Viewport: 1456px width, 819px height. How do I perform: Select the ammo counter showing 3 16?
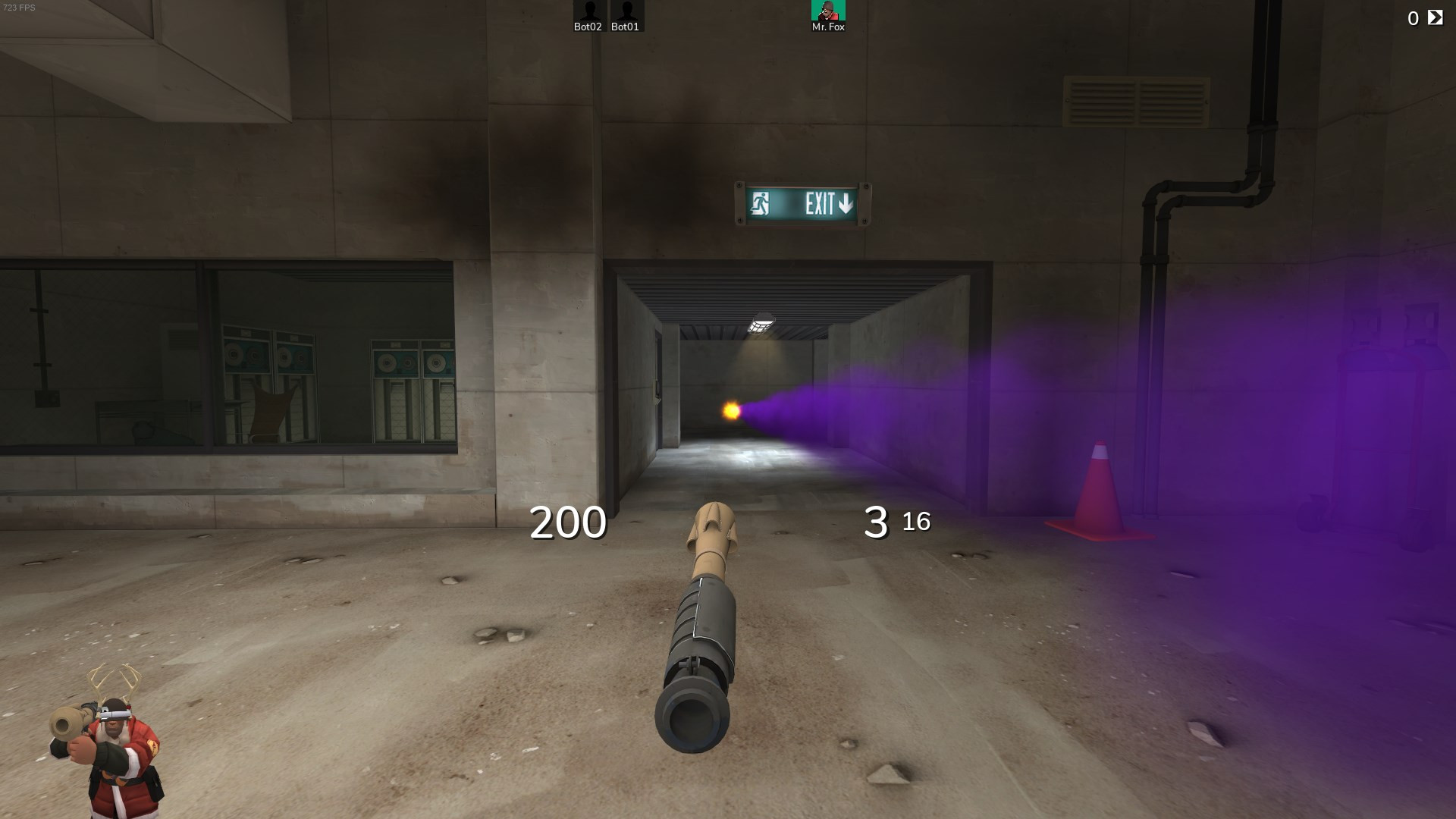point(899,522)
